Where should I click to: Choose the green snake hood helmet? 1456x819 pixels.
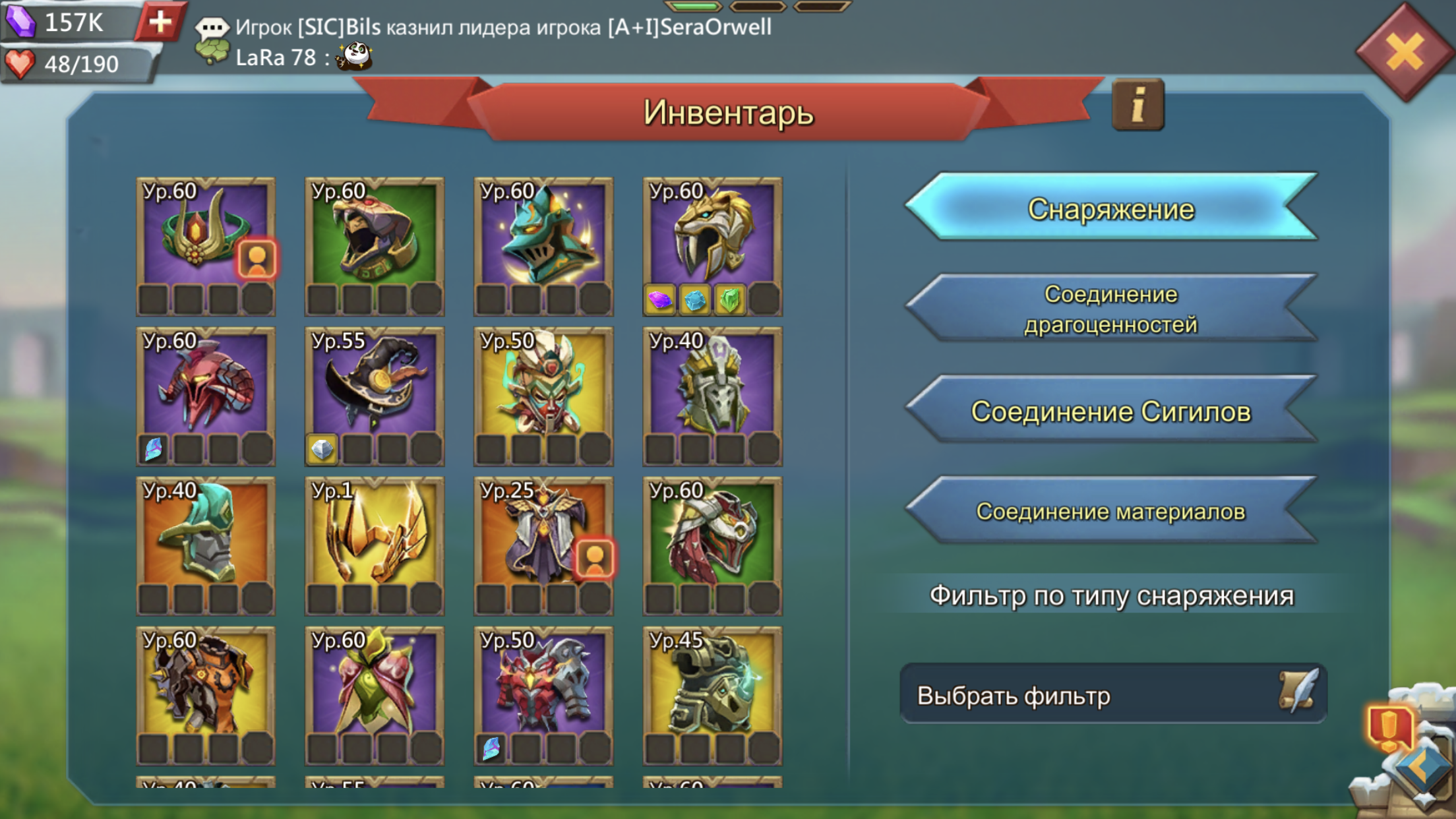[374, 245]
